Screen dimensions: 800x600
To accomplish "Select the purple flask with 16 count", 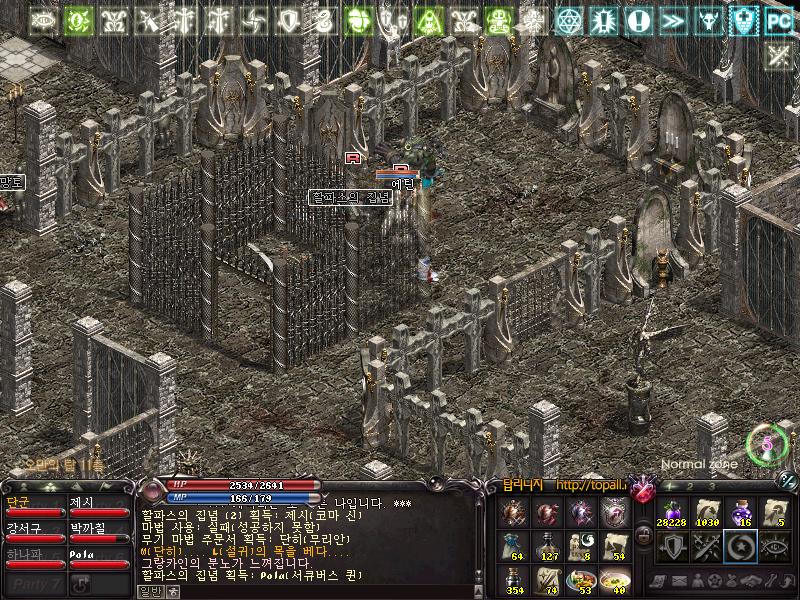I will [740, 513].
